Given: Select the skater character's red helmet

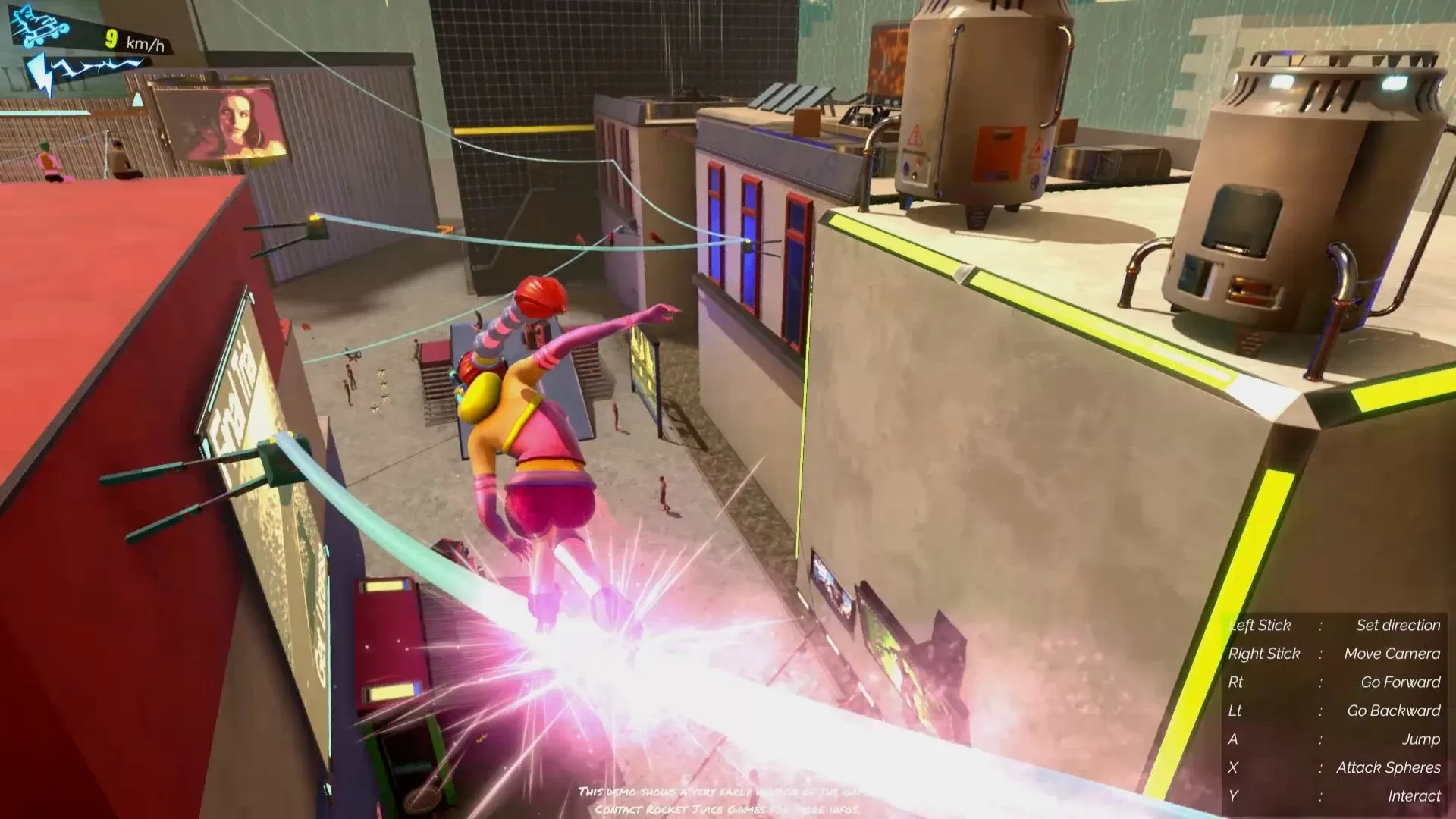Looking at the screenshot, I should tap(540, 298).
